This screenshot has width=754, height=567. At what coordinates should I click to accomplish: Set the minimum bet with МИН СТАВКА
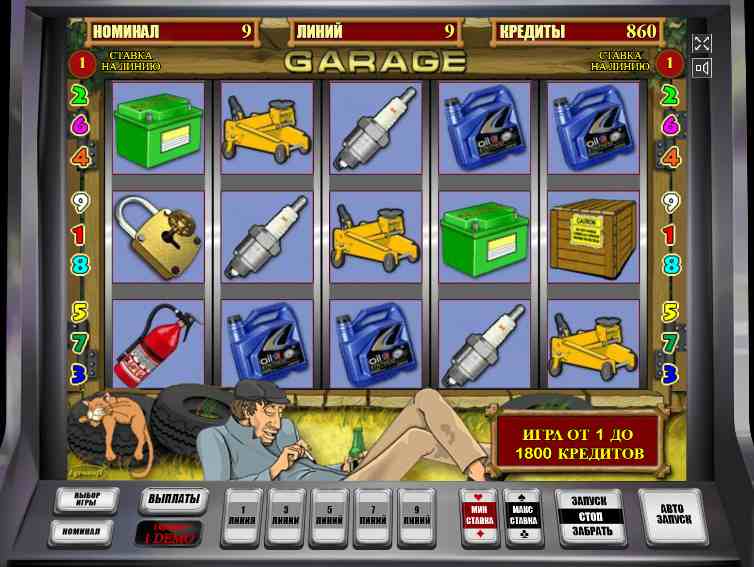point(478,514)
